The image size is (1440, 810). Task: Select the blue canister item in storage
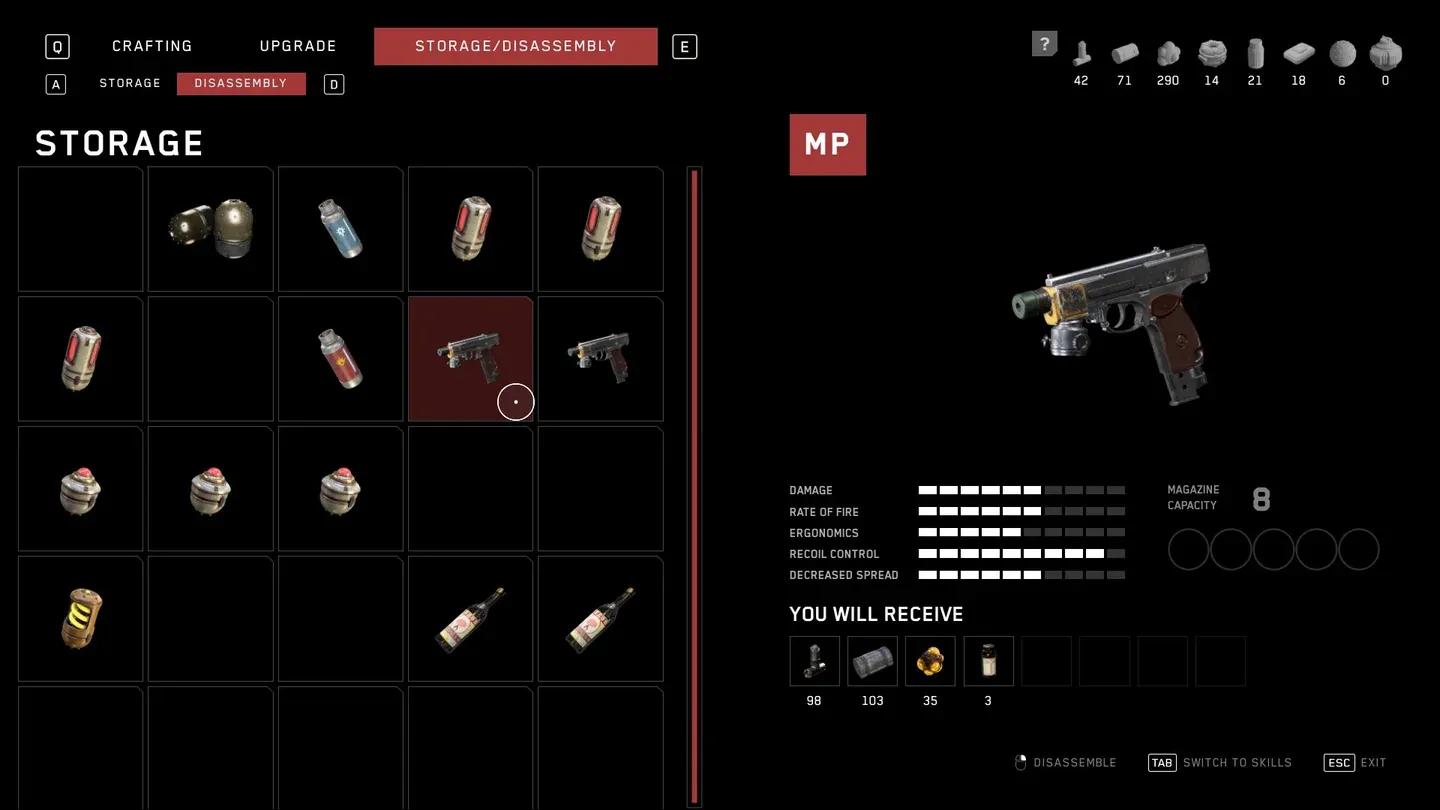click(340, 228)
